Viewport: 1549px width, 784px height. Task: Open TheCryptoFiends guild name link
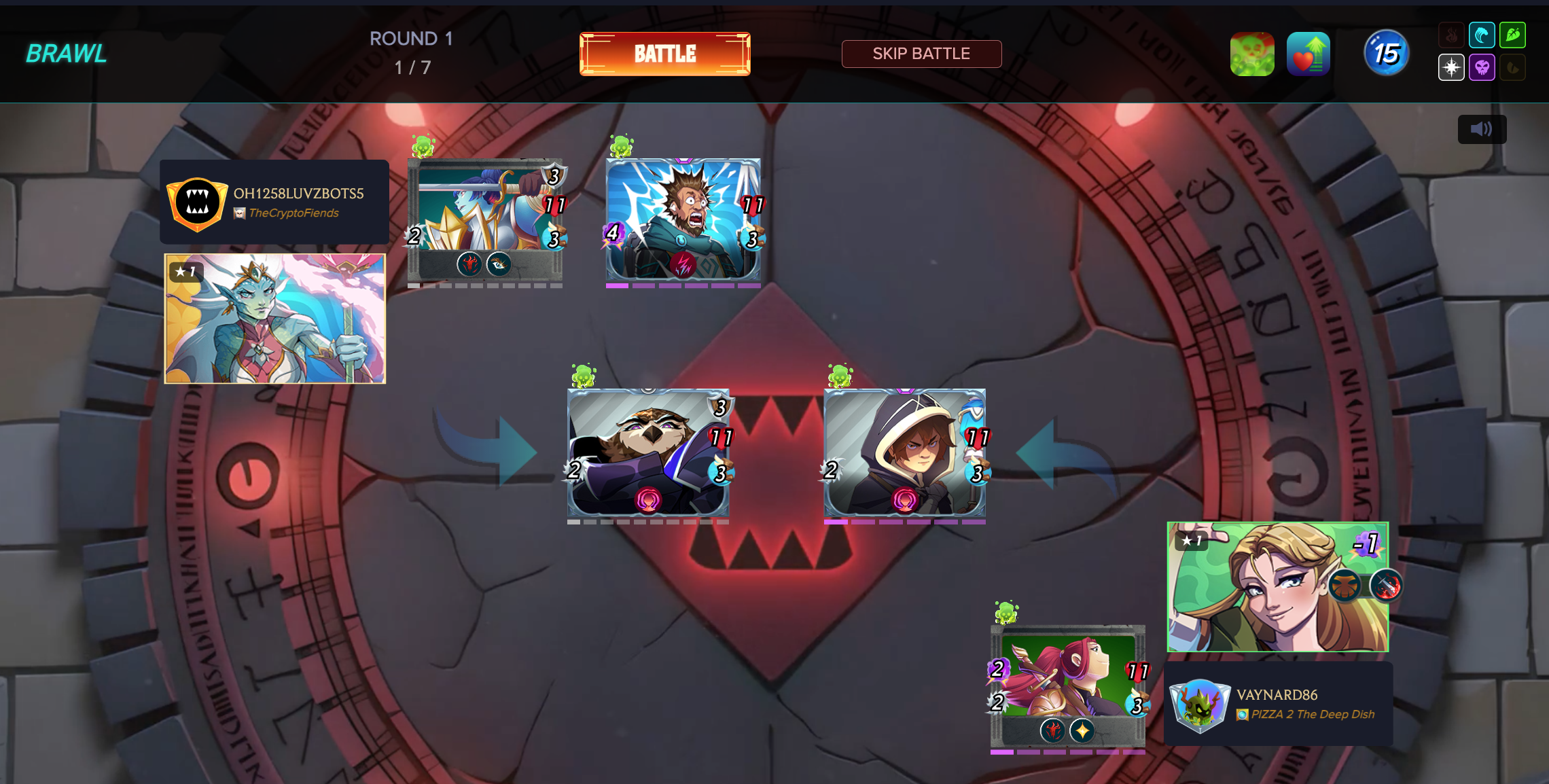pos(293,213)
